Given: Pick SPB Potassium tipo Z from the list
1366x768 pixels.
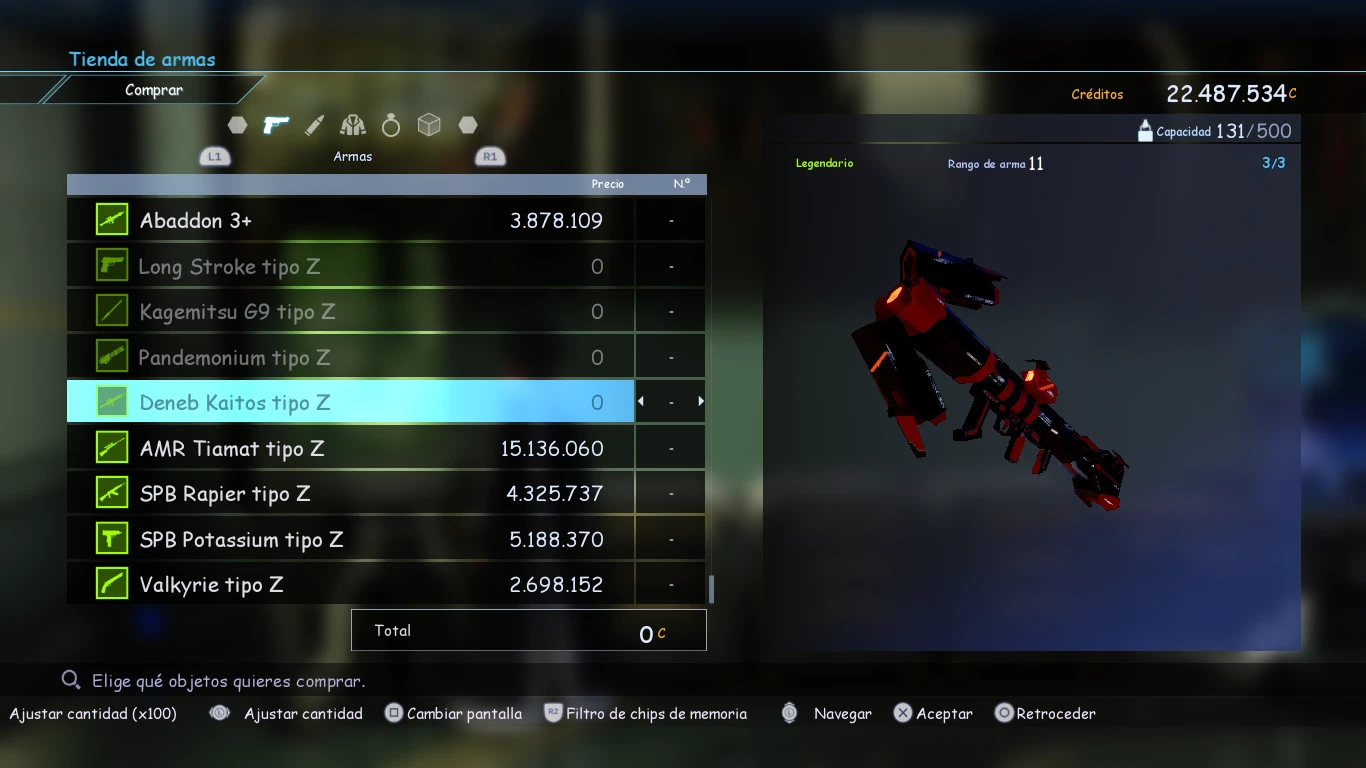Looking at the screenshot, I should (x=350, y=539).
